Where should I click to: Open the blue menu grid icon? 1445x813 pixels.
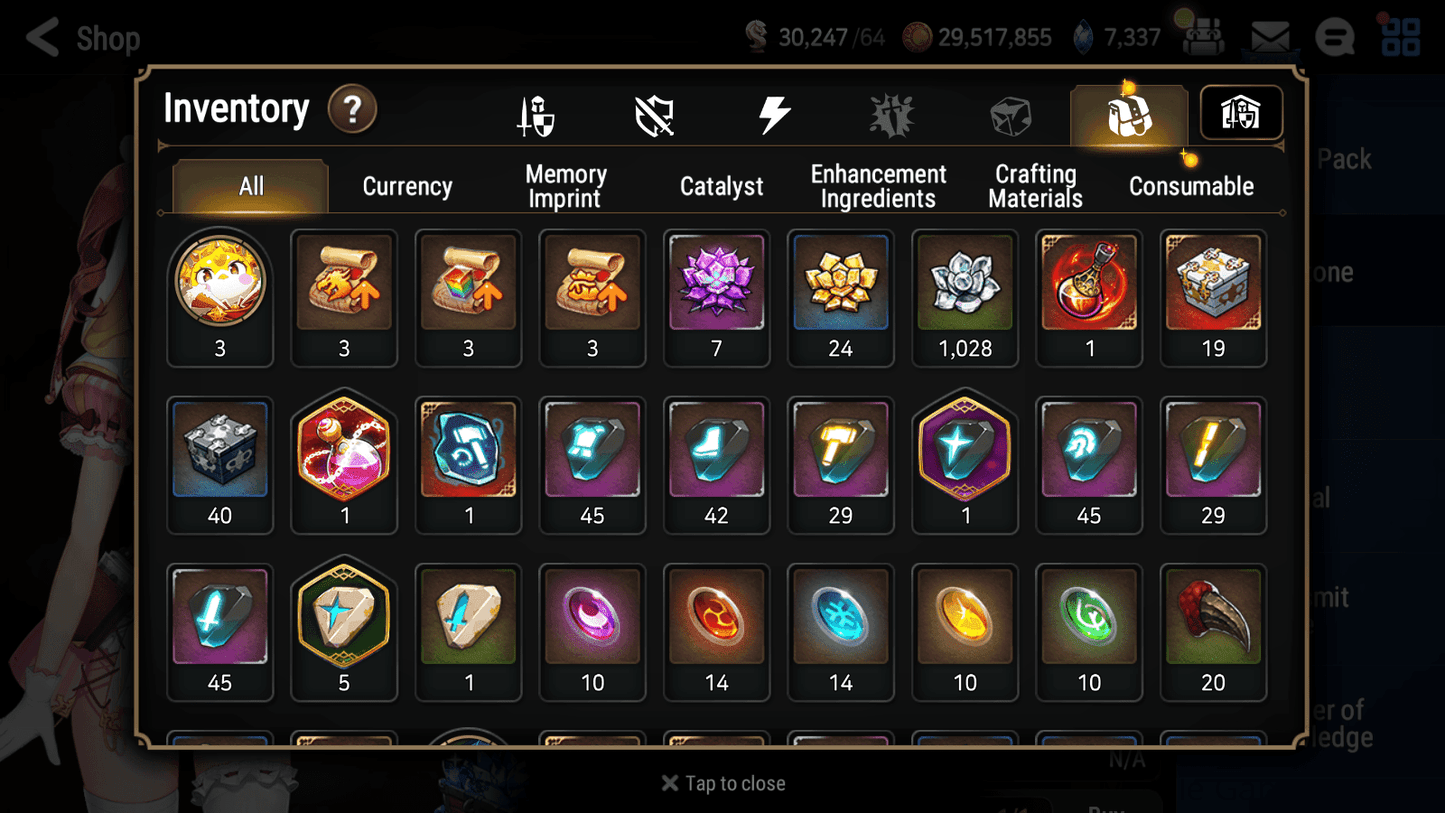click(x=1400, y=36)
